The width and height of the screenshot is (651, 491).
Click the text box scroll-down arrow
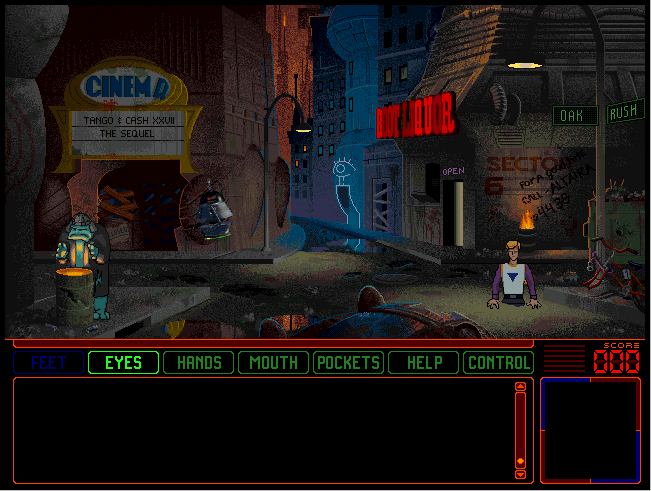[x=520, y=461]
